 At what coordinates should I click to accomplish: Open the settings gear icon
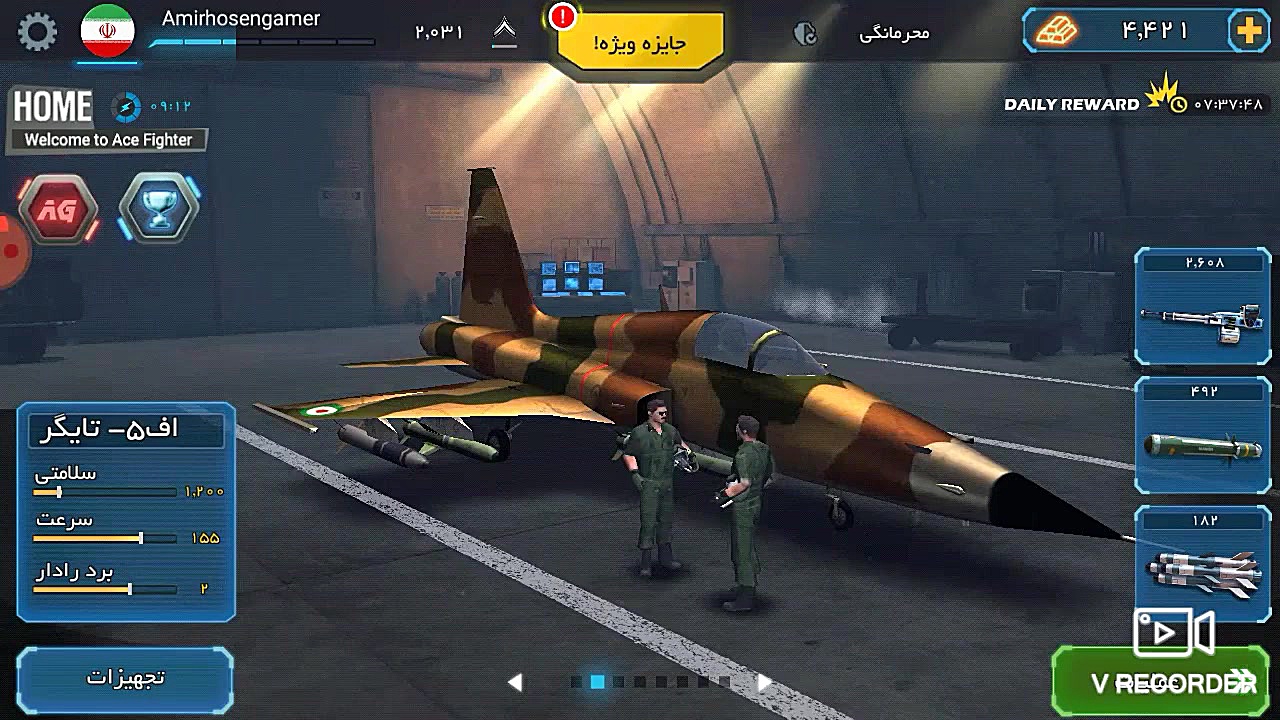(x=38, y=32)
